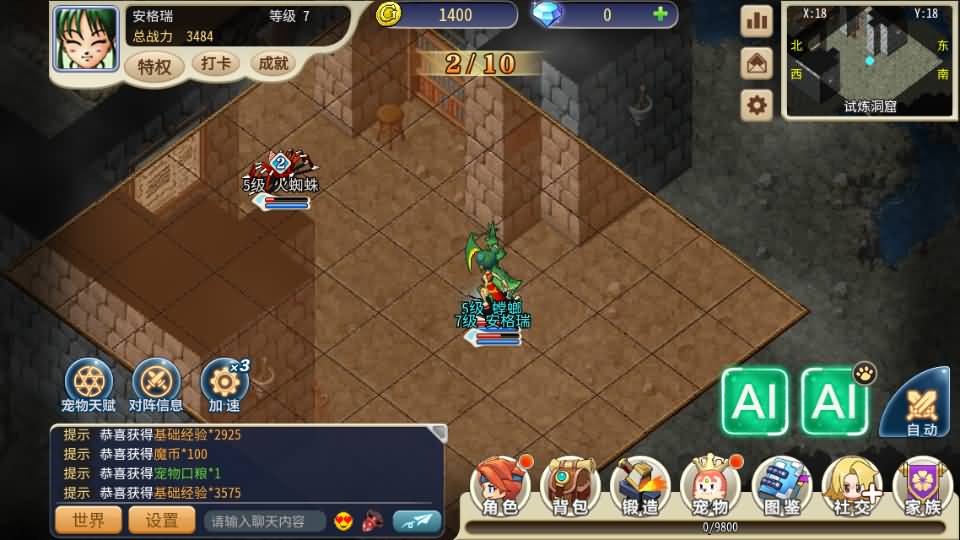Image resolution: width=960 pixels, height=540 pixels.
Task: Open the 特权 privilege button
Action: point(155,66)
